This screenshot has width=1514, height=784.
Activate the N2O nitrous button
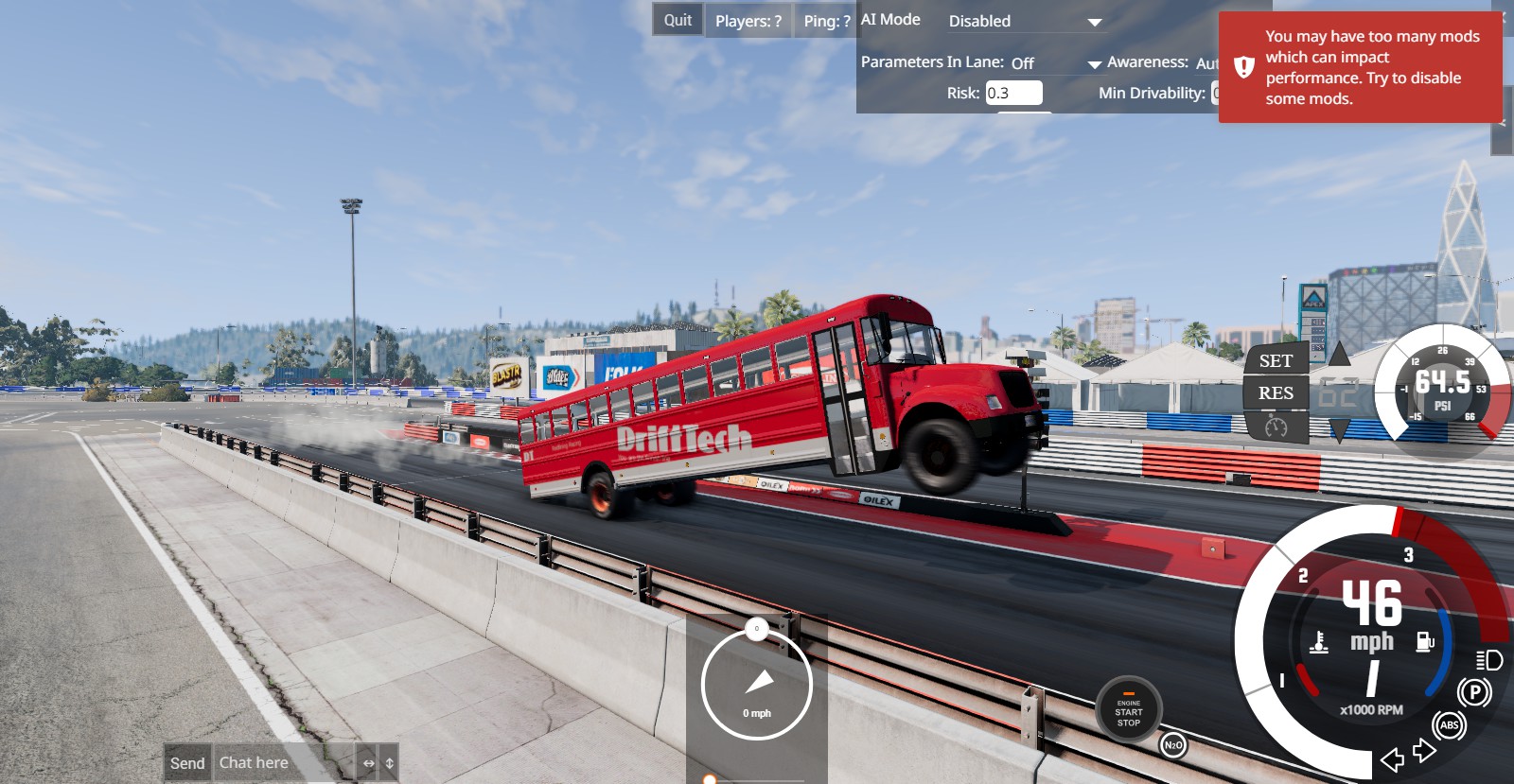pyautogui.click(x=1172, y=745)
